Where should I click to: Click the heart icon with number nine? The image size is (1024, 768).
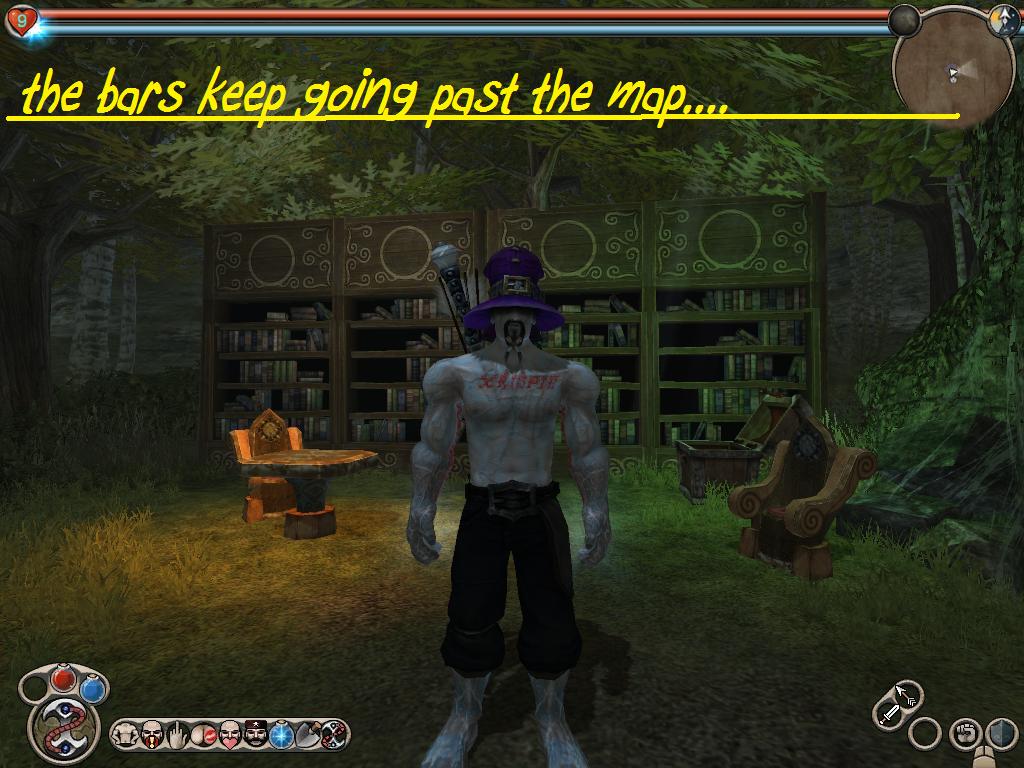21,20
